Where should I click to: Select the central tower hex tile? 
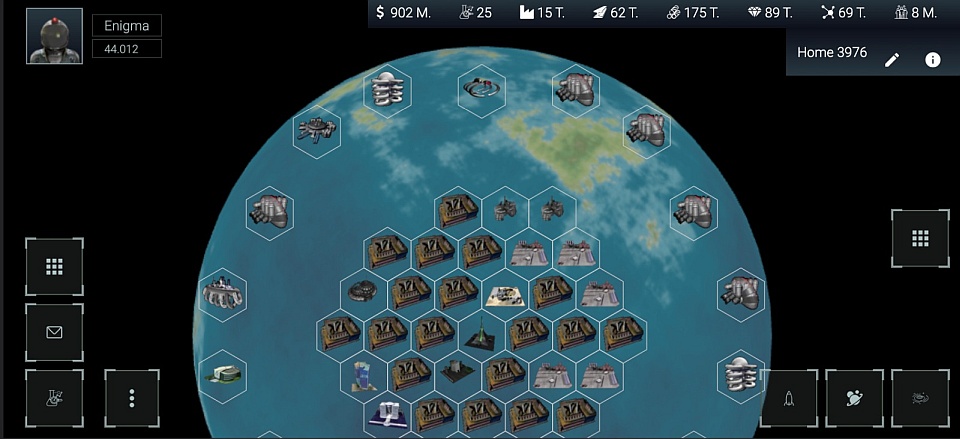click(482, 332)
